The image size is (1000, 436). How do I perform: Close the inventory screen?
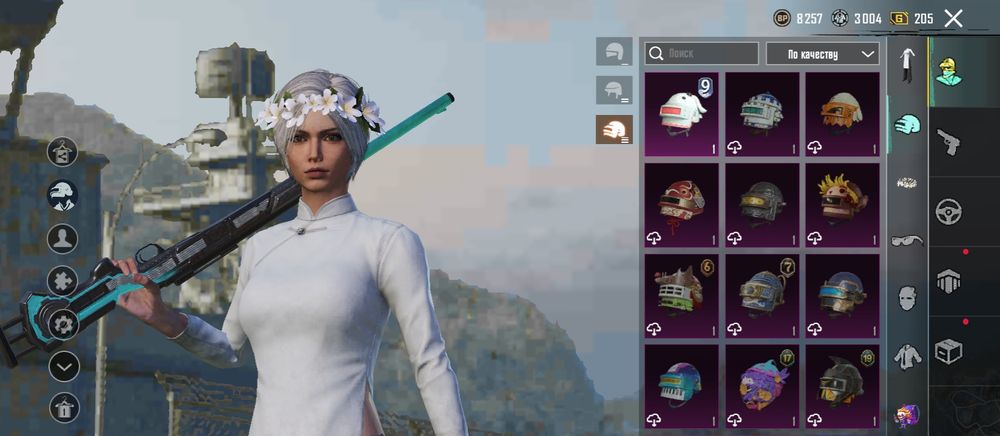coord(953,18)
